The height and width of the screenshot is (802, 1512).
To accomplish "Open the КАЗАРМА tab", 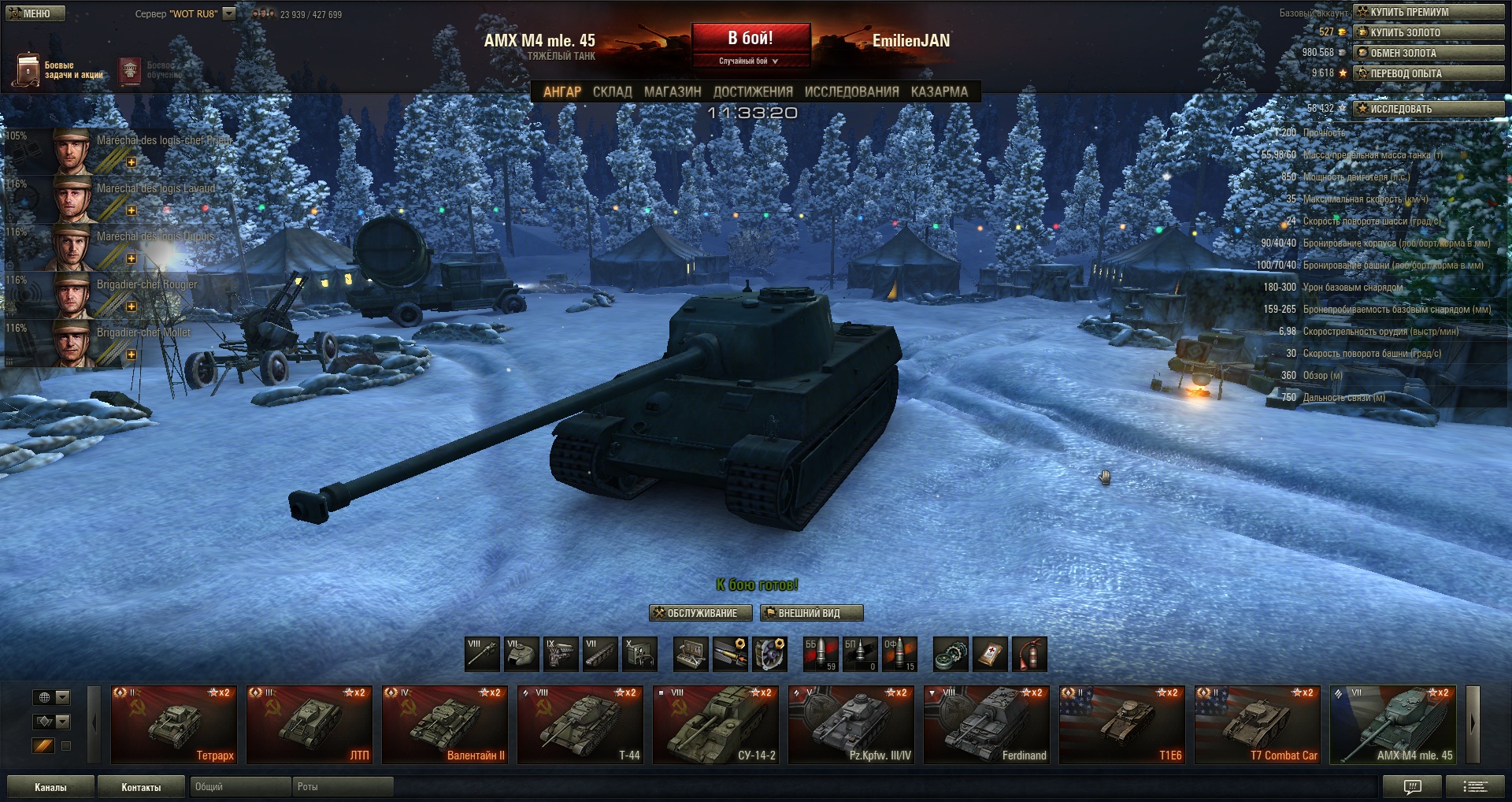I will tap(939, 92).
